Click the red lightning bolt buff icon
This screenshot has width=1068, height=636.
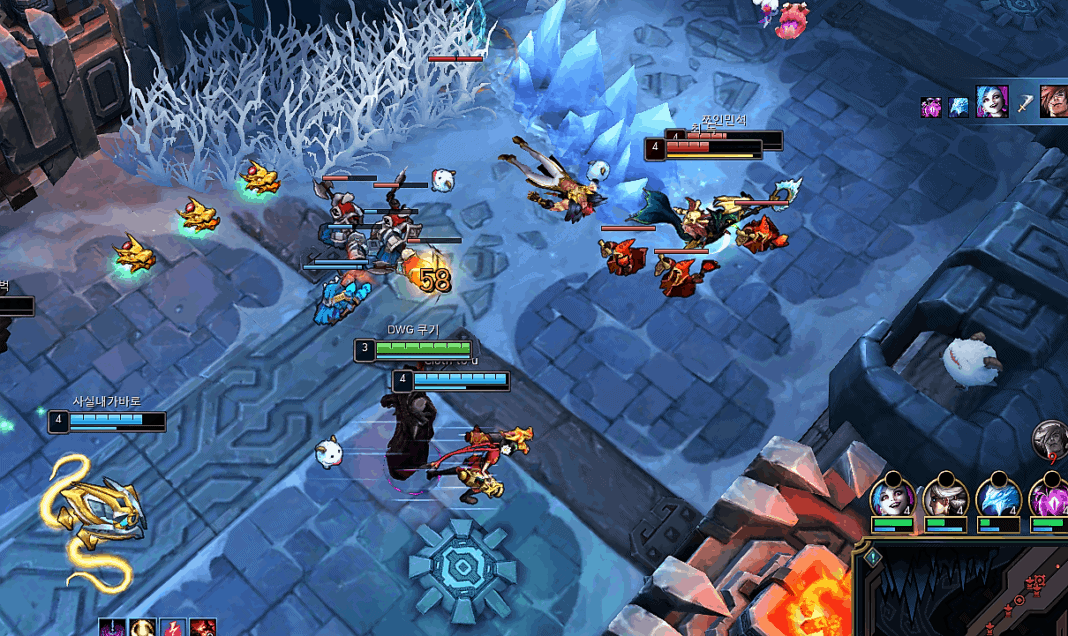click(173, 628)
